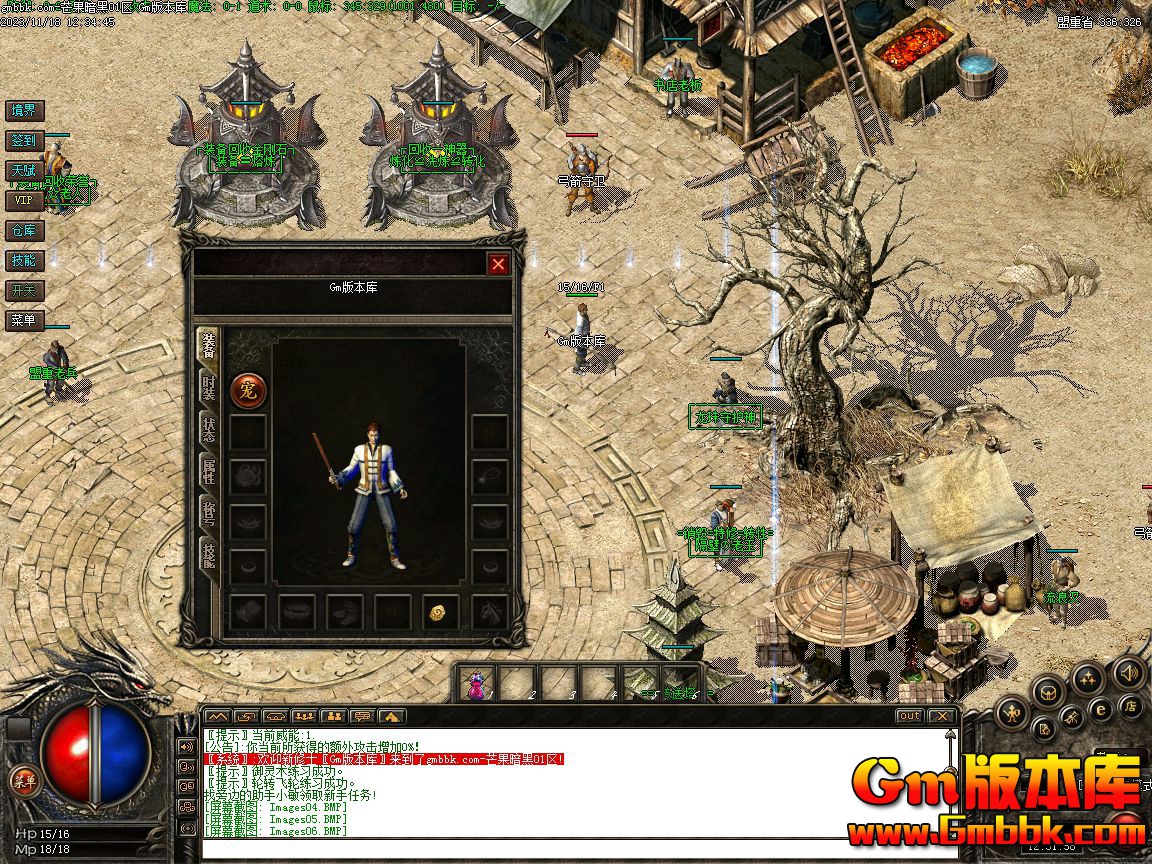Open the 境界 realm menu
This screenshot has height=864, width=1152.
click(23, 110)
